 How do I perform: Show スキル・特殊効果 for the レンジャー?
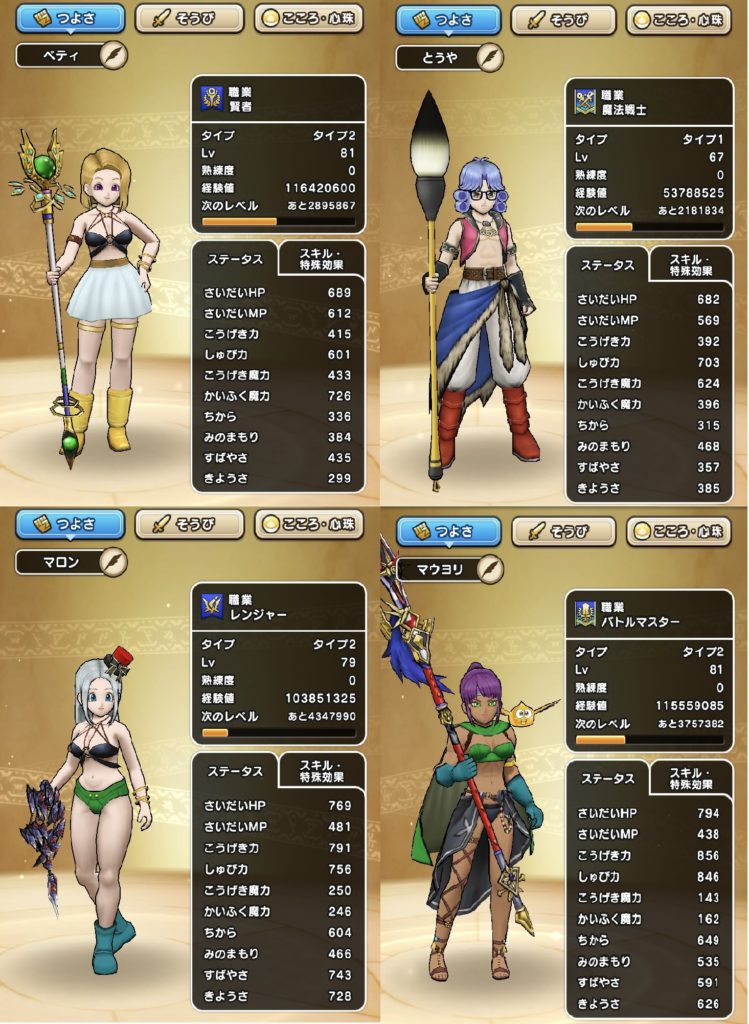(322, 771)
